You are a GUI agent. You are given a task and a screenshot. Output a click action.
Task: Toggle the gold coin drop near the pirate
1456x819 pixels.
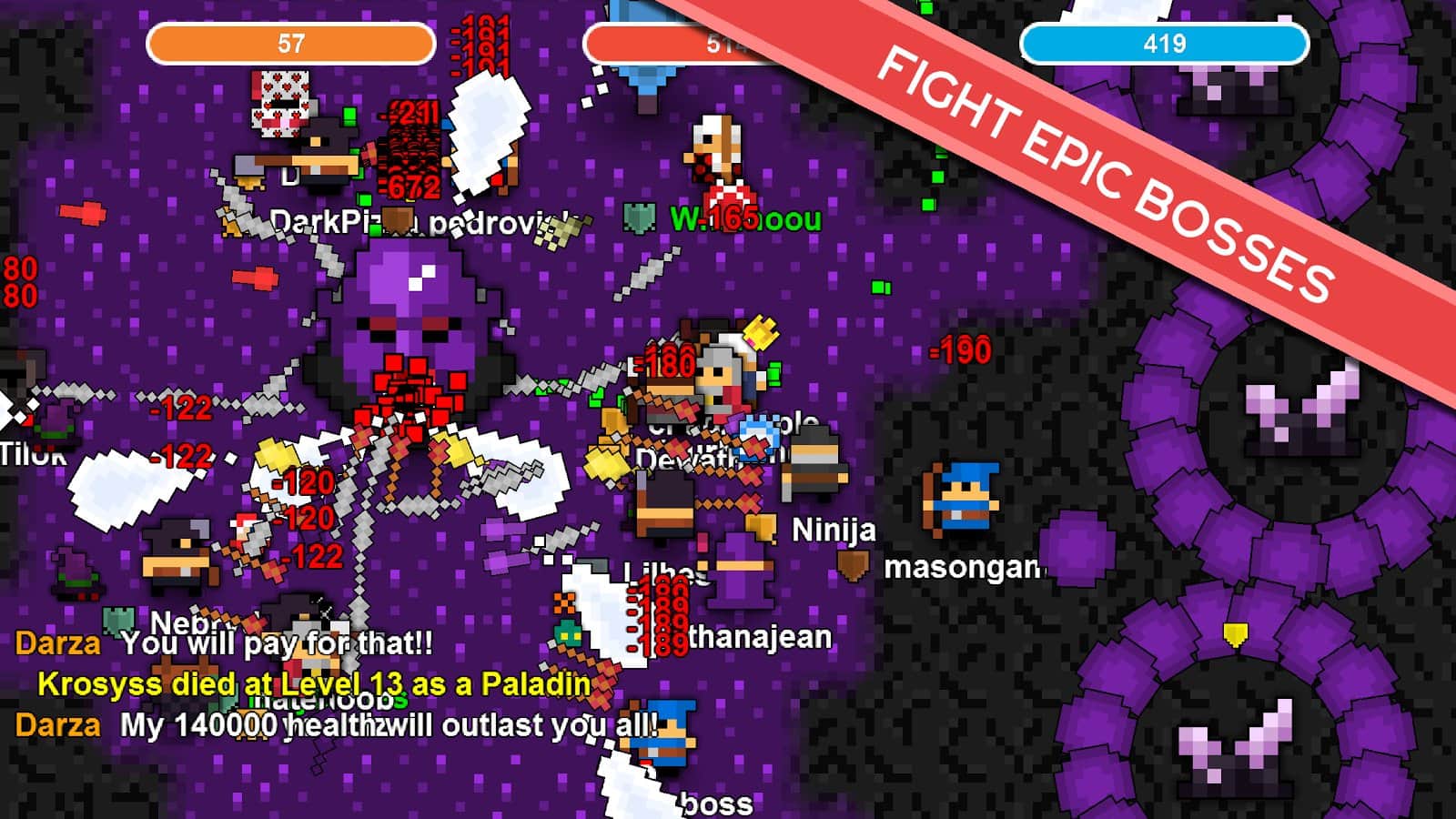tap(249, 182)
